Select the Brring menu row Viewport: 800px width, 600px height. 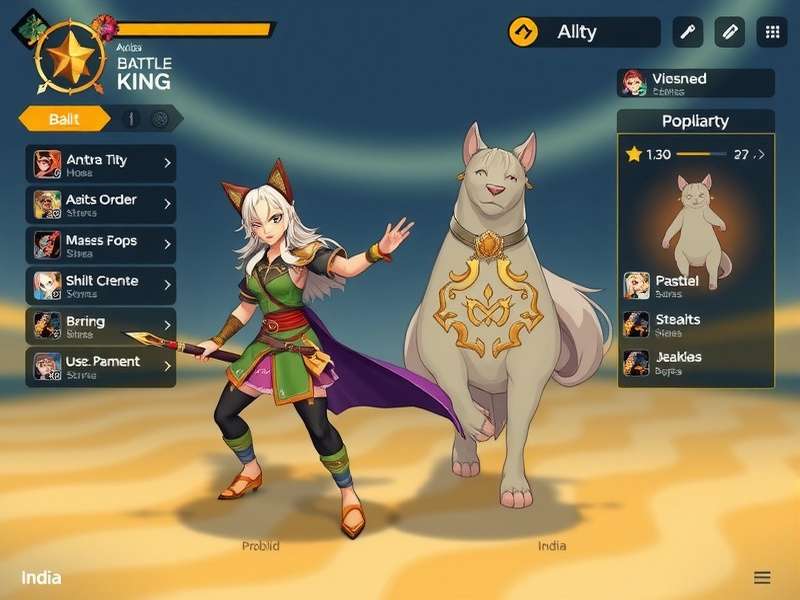100,326
